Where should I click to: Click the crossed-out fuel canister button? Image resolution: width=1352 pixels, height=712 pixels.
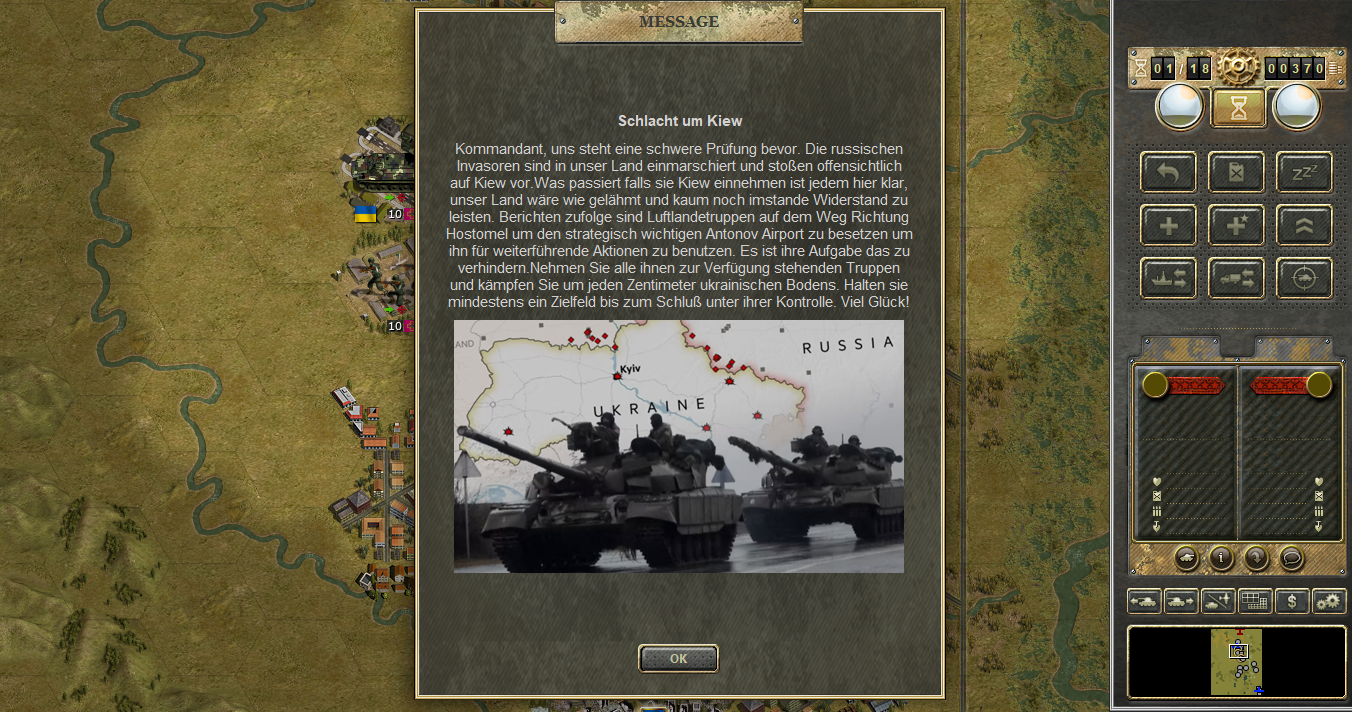click(x=1236, y=172)
